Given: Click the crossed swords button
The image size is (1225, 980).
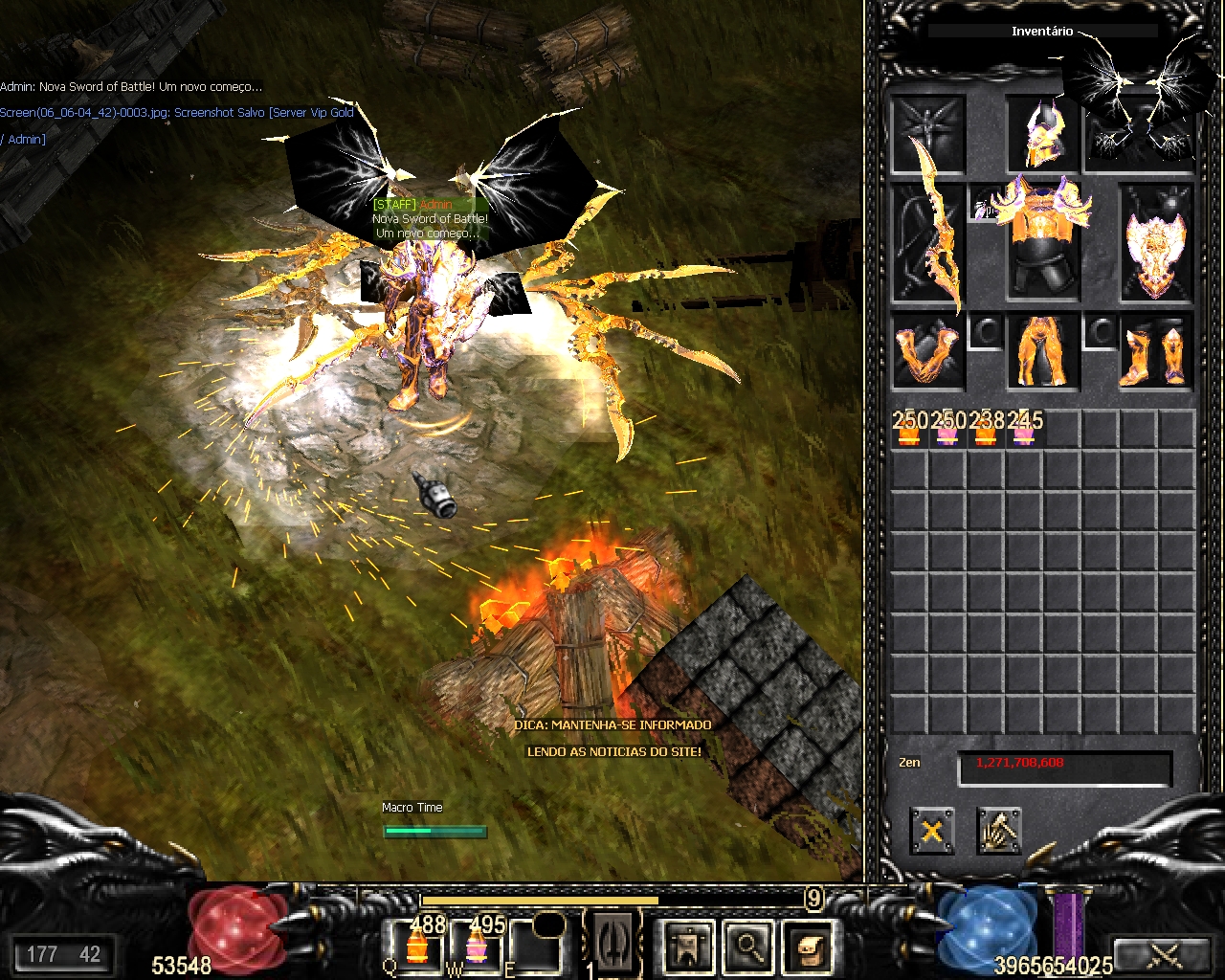Looking at the screenshot, I should tap(1164, 955).
